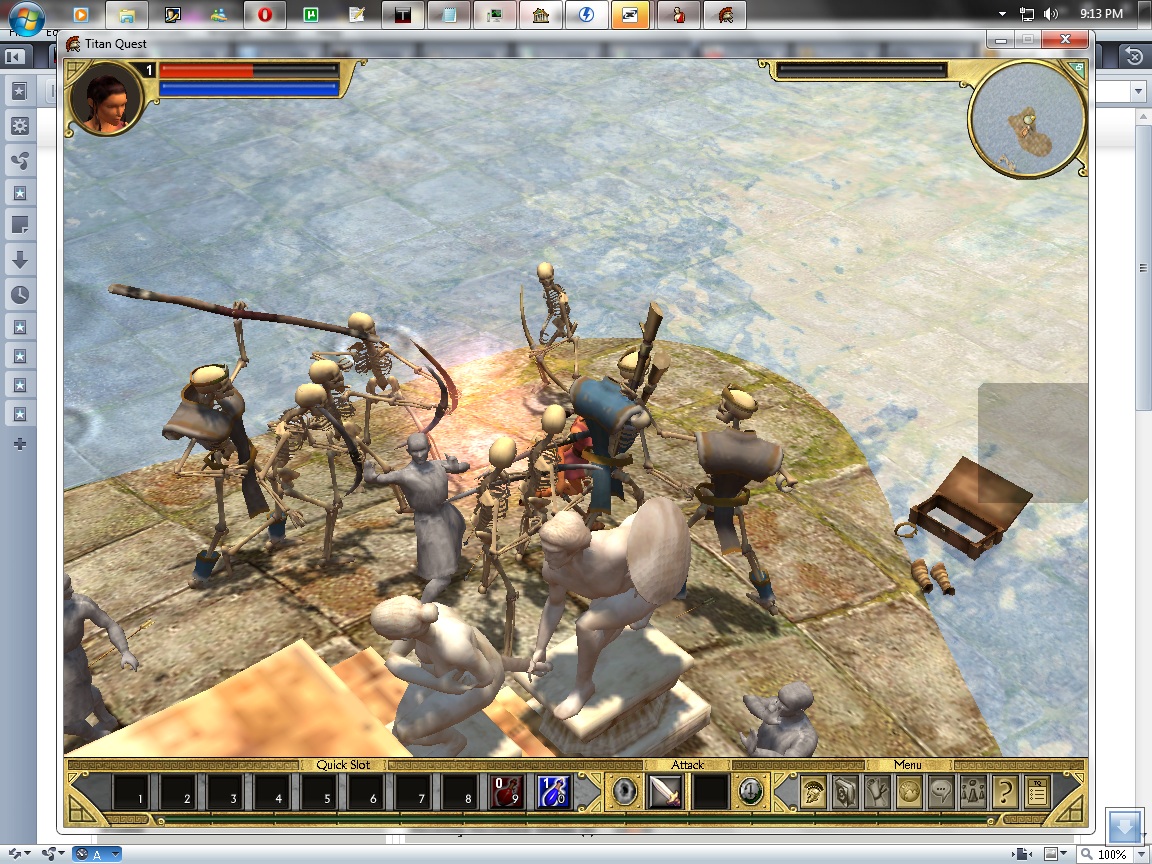Screen dimensions: 1152x864
Task: Activate the round portal stone button
Action: (x=750, y=792)
